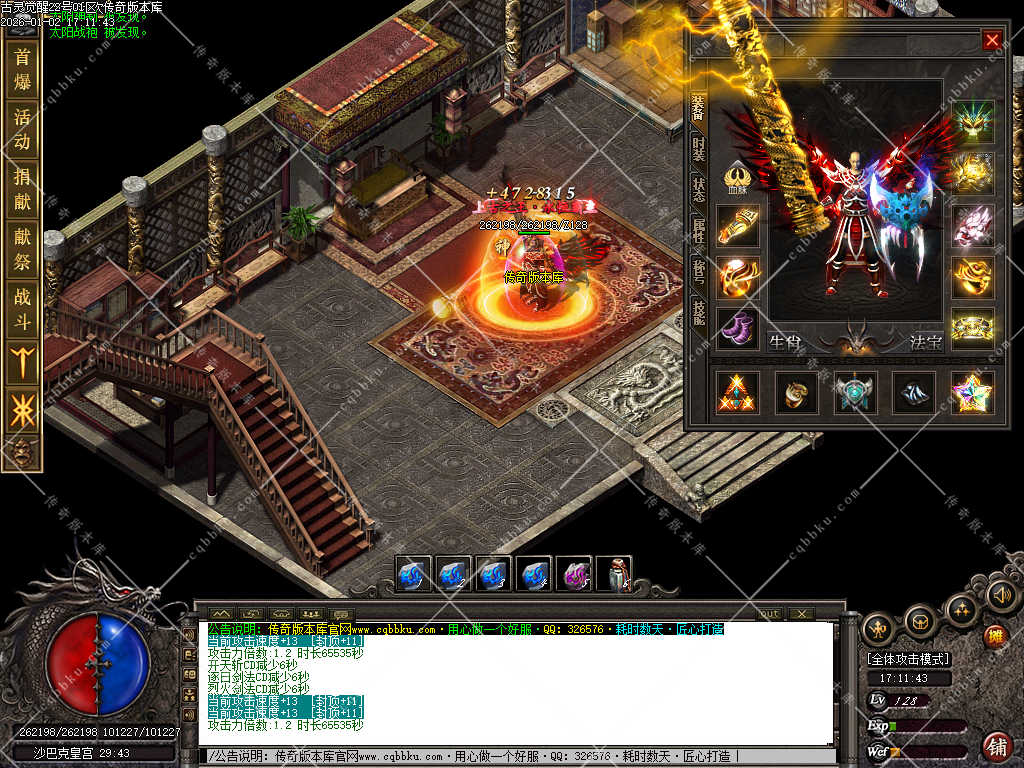Select the 属性 attributes tab
Screen dimensions: 1024x768
tap(698, 231)
